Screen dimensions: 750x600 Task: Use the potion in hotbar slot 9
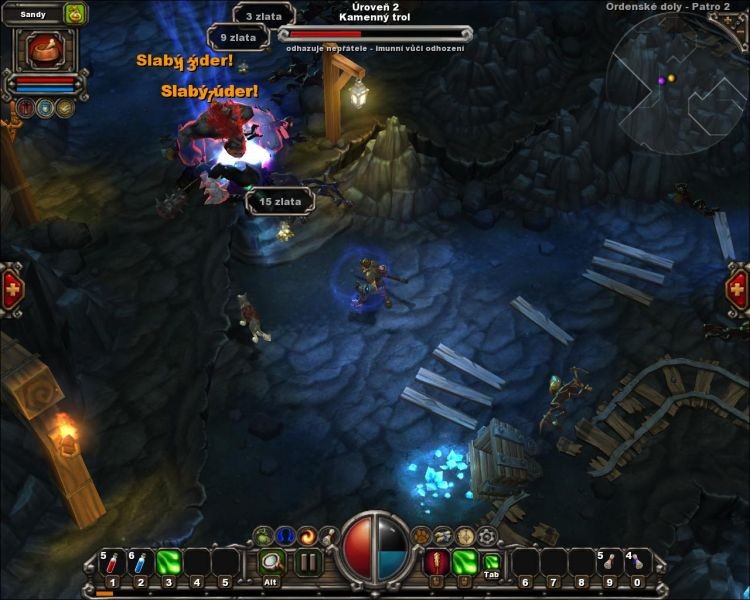609,563
